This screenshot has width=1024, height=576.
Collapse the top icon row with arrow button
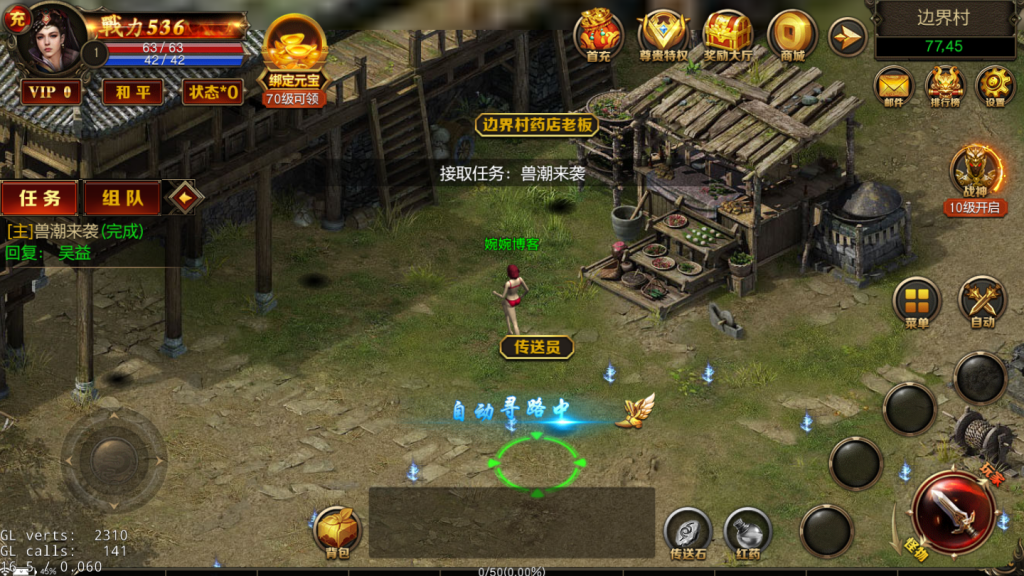coord(847,38)
